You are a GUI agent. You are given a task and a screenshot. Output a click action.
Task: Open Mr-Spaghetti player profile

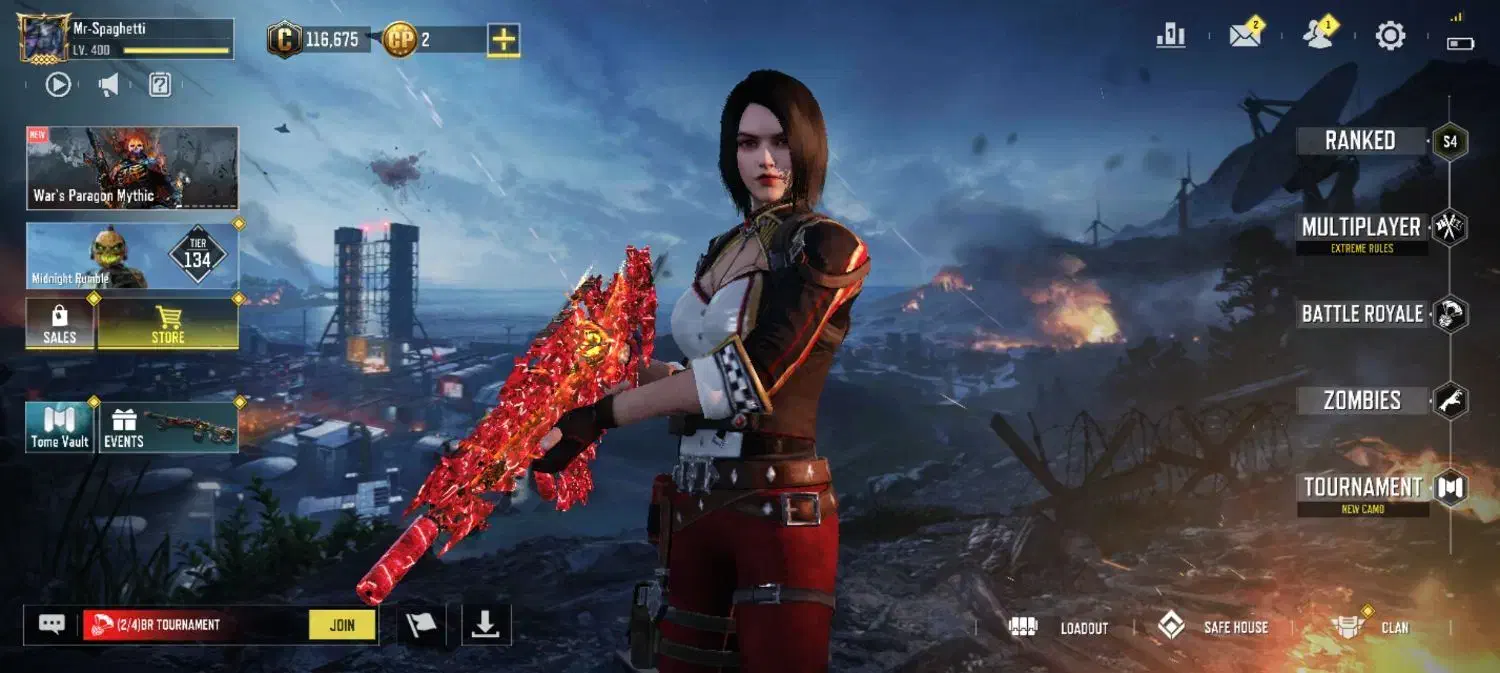point(45,40)
